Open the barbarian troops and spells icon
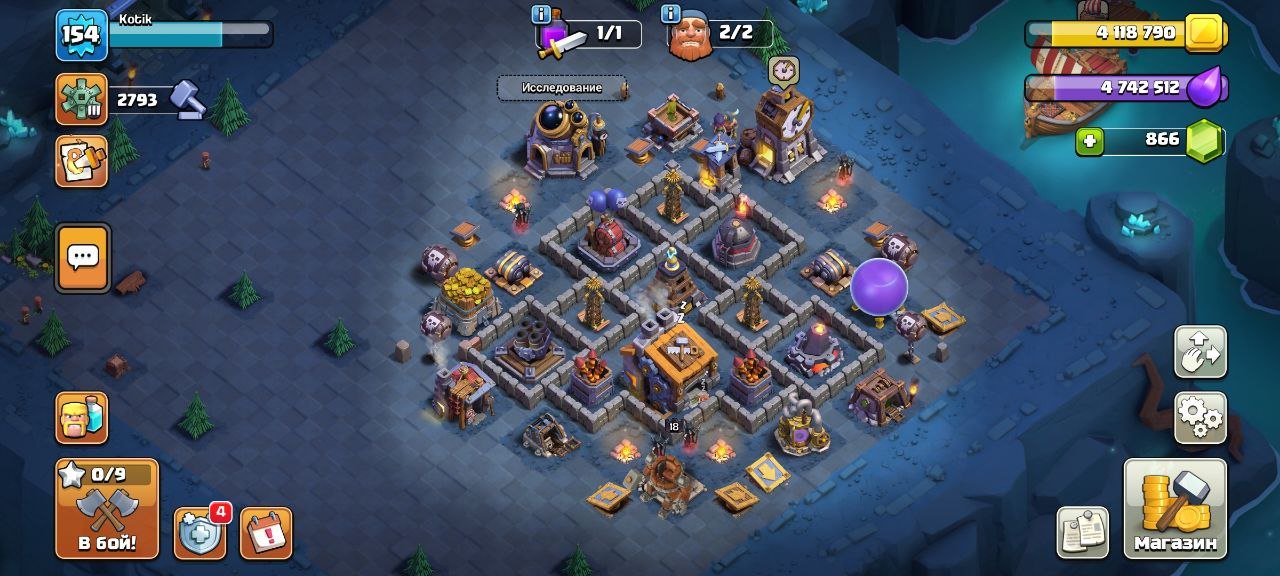The width and height of the screenshot is (1280, 576). (82, 417)
